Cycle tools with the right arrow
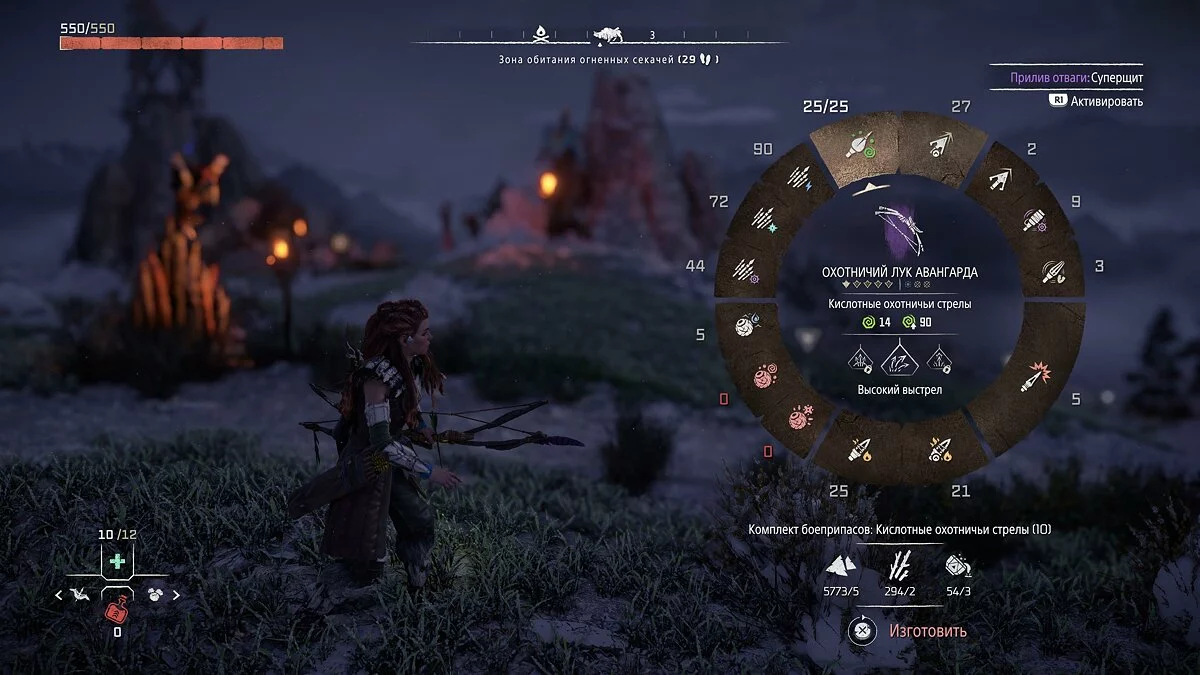Viewport: 1200px width, 675px height. click(177, 595)
